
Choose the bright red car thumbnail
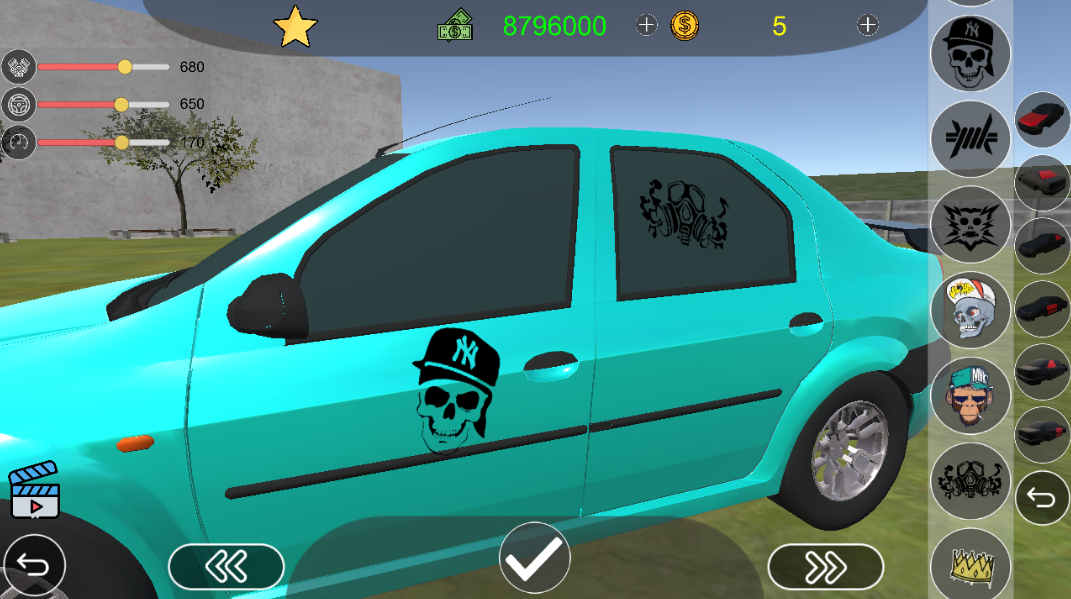pos(1043,121)
